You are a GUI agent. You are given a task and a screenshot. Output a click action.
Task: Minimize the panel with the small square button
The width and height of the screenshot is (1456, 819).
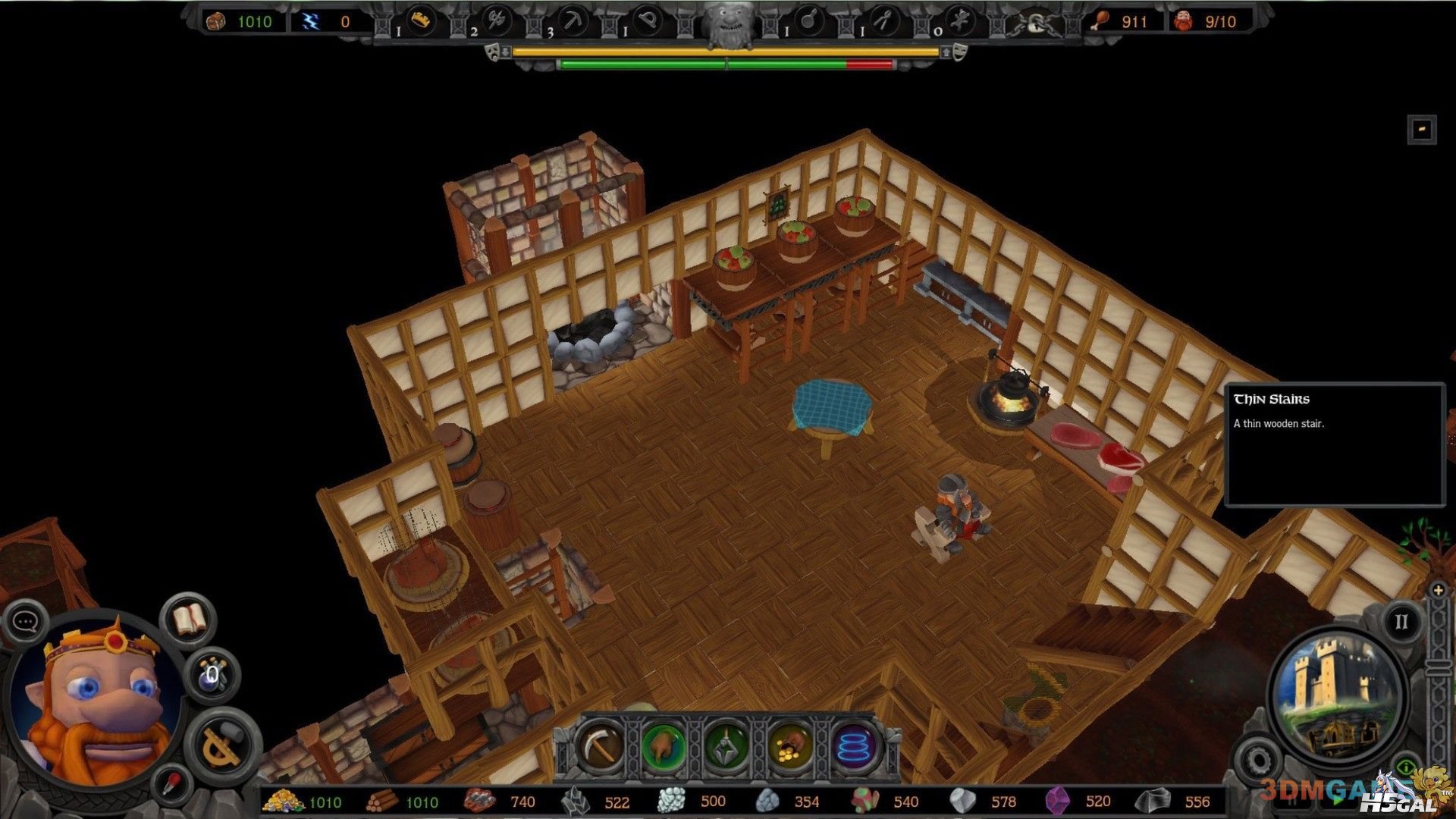point(1422,129)
